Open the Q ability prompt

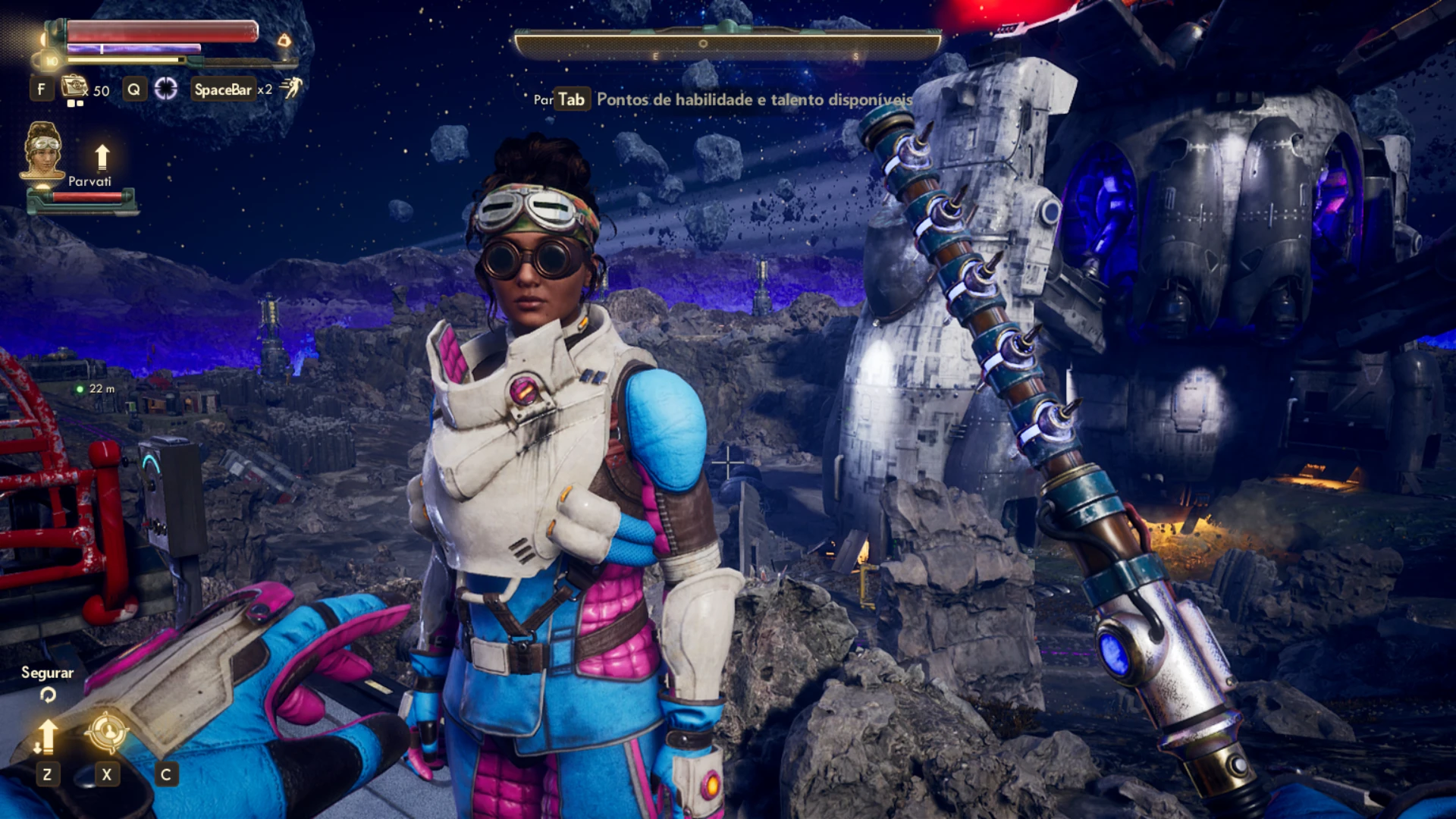tap(134, 89)
